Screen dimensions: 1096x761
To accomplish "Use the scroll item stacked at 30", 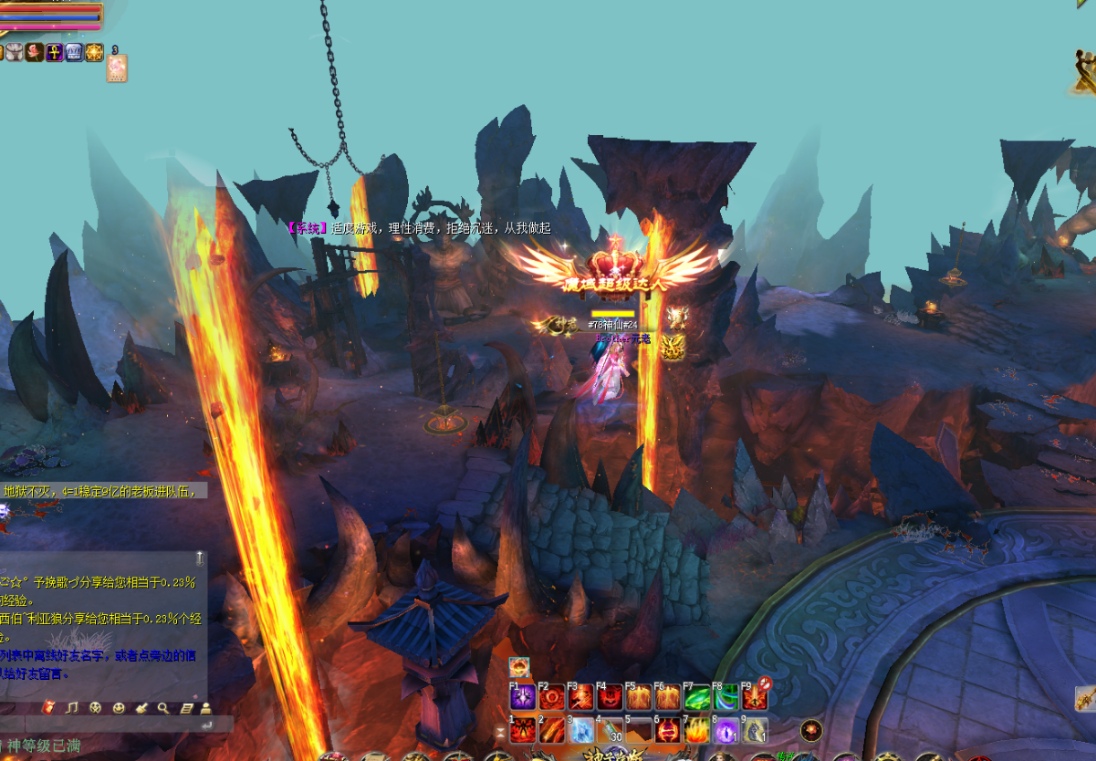I will (x=611, y=731).
